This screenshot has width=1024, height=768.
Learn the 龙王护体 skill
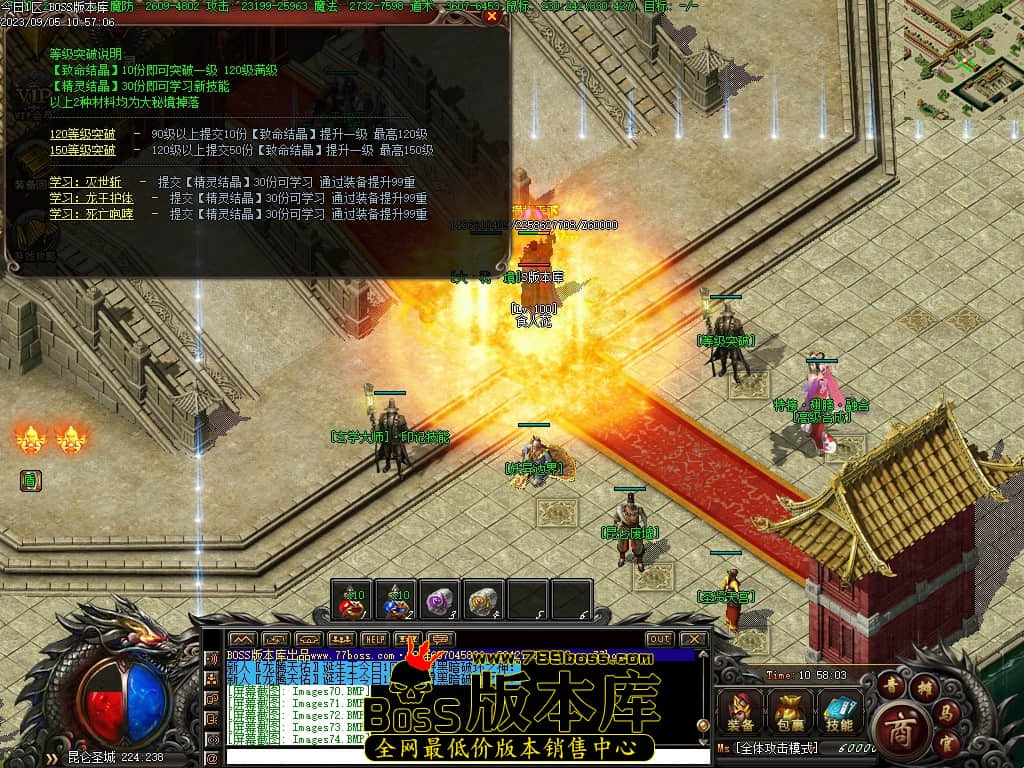[x=91, y=198]
